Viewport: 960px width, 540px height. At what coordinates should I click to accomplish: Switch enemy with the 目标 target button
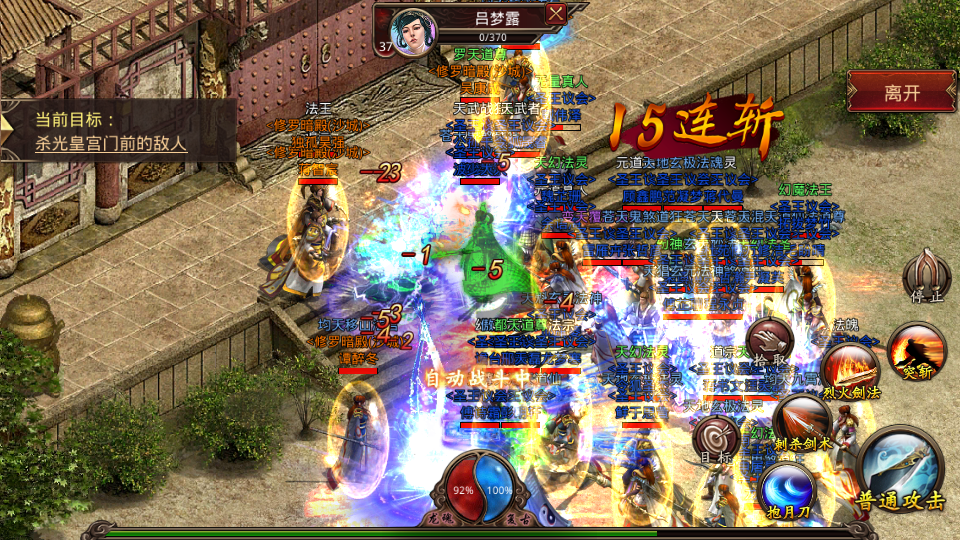tap(715, 439)
